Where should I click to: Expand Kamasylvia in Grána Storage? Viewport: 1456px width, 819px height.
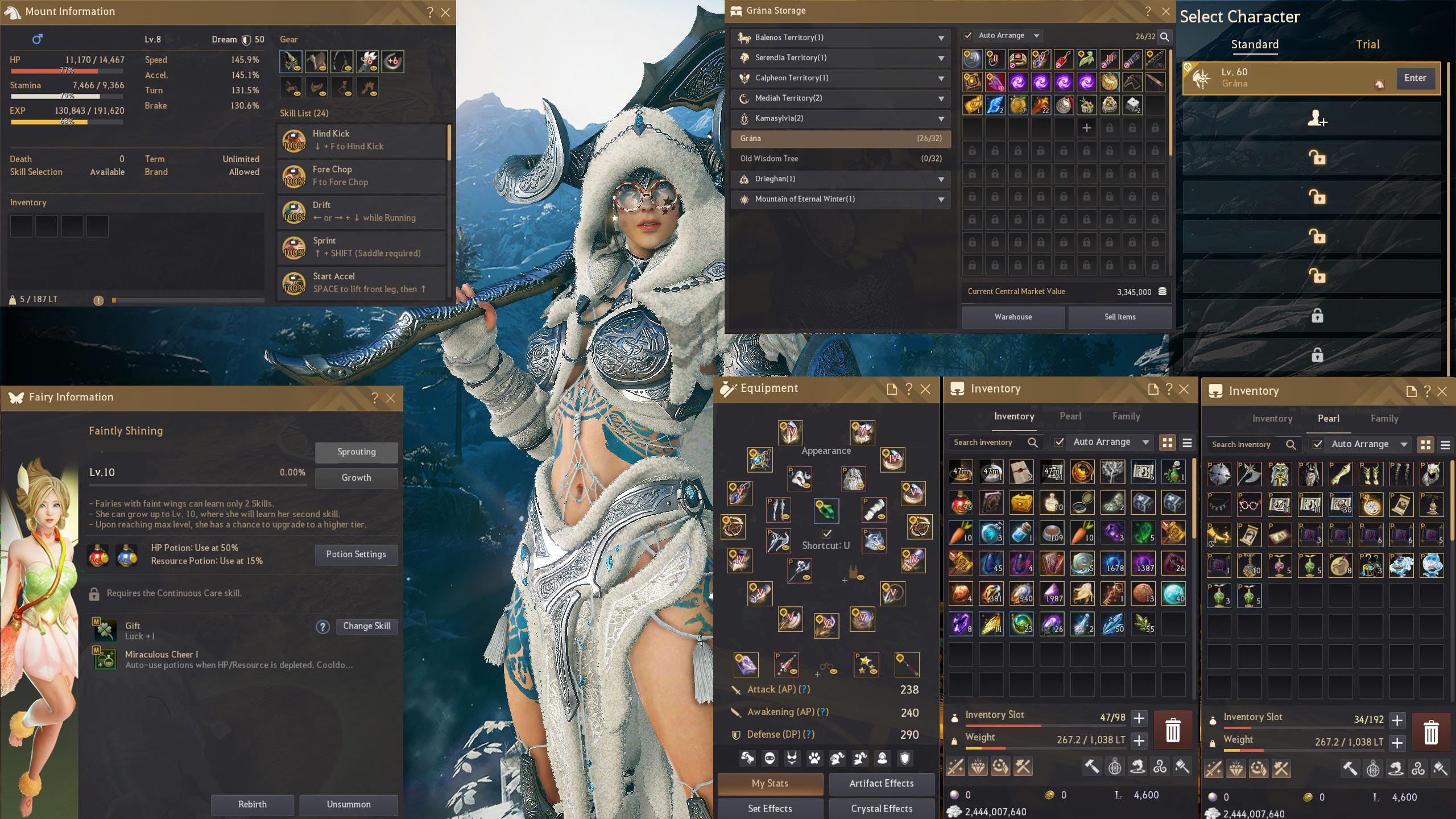coord(942,118)
